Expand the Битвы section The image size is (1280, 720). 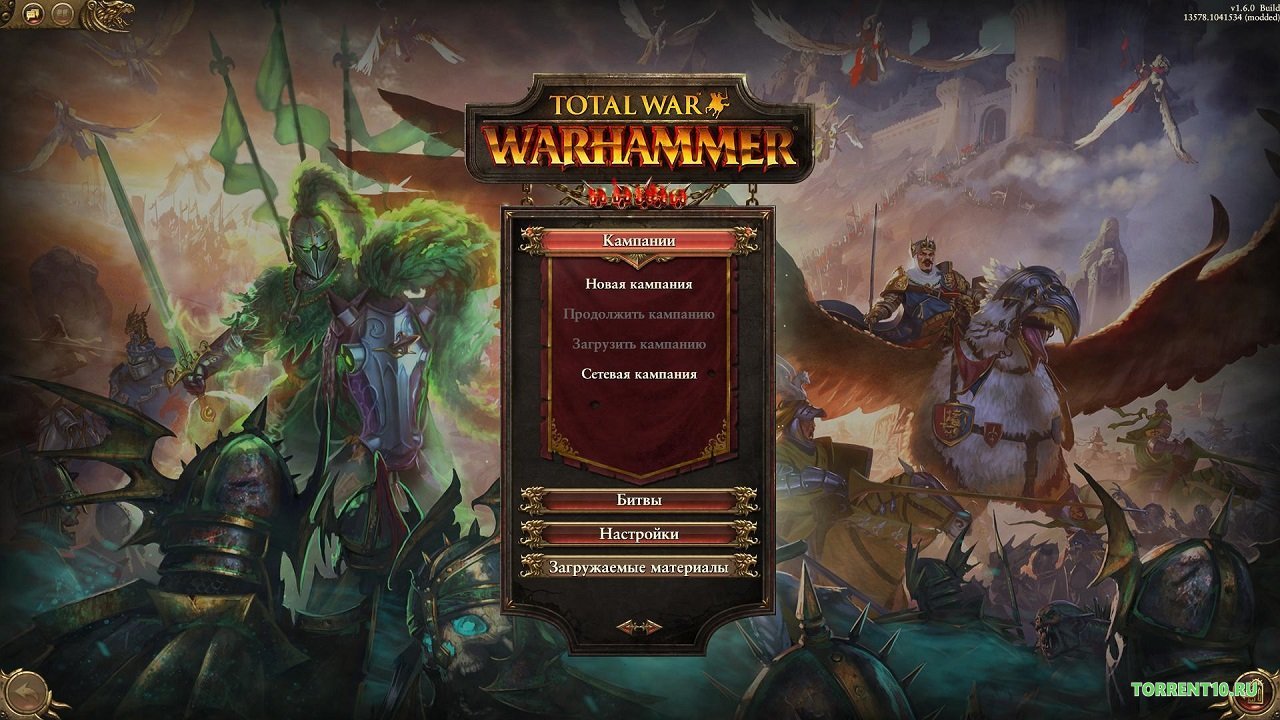(x=639, y=499)
